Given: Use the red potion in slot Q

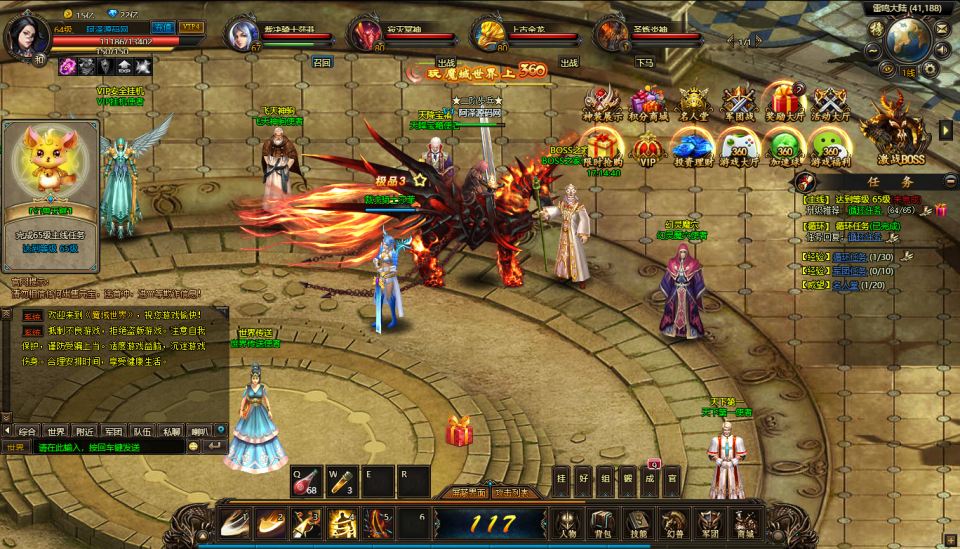Looking at the screenshot, I should click(x=304, y=482).
